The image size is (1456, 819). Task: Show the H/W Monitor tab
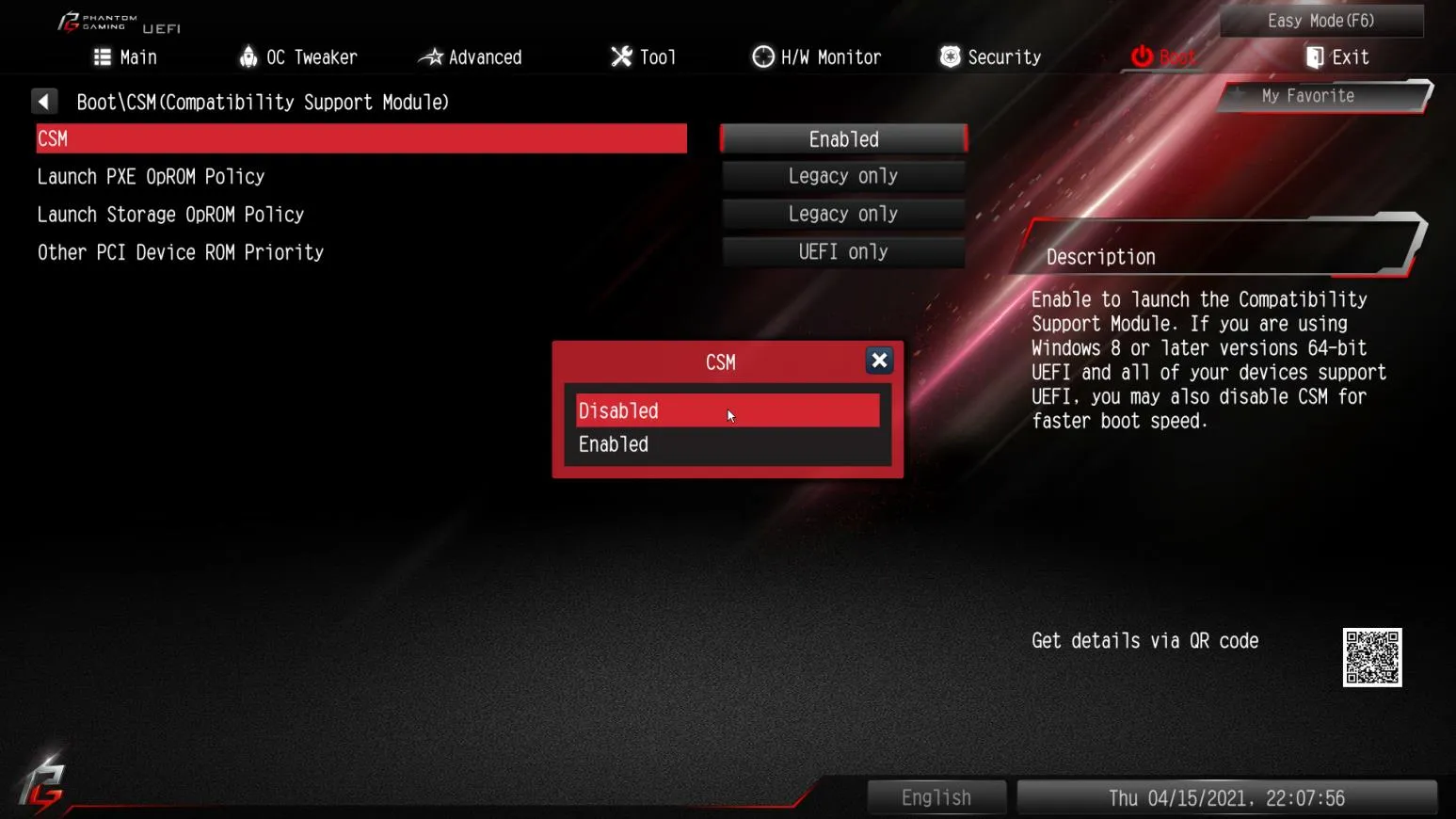(817, 57)
